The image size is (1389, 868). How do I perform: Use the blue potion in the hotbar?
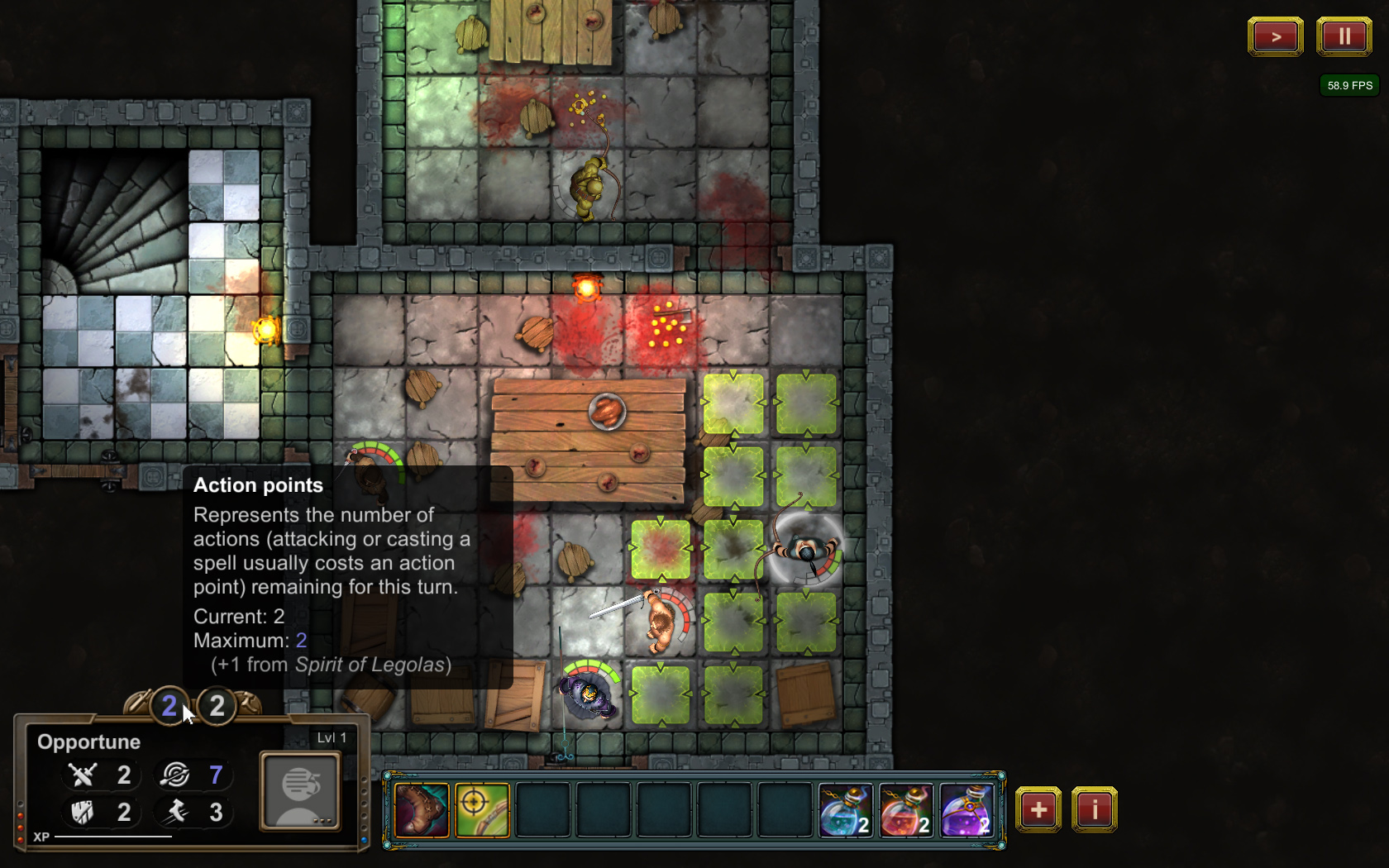[845, 810]
